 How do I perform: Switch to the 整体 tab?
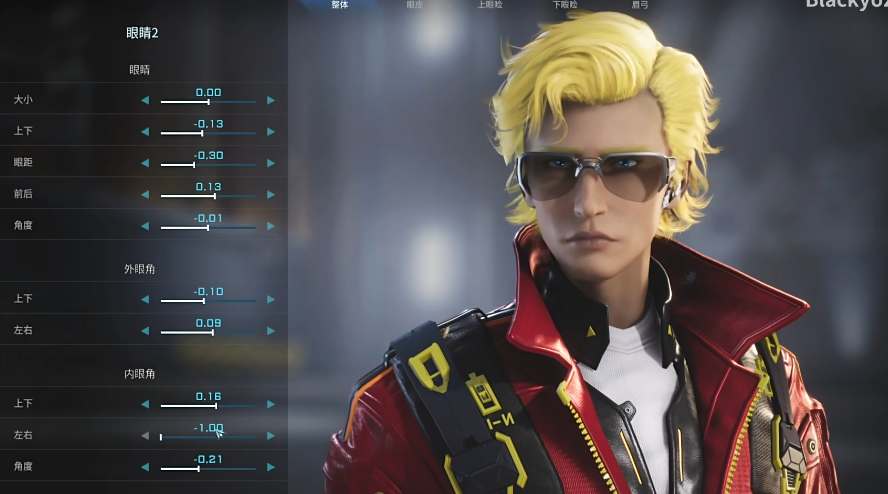pos(340,5)
